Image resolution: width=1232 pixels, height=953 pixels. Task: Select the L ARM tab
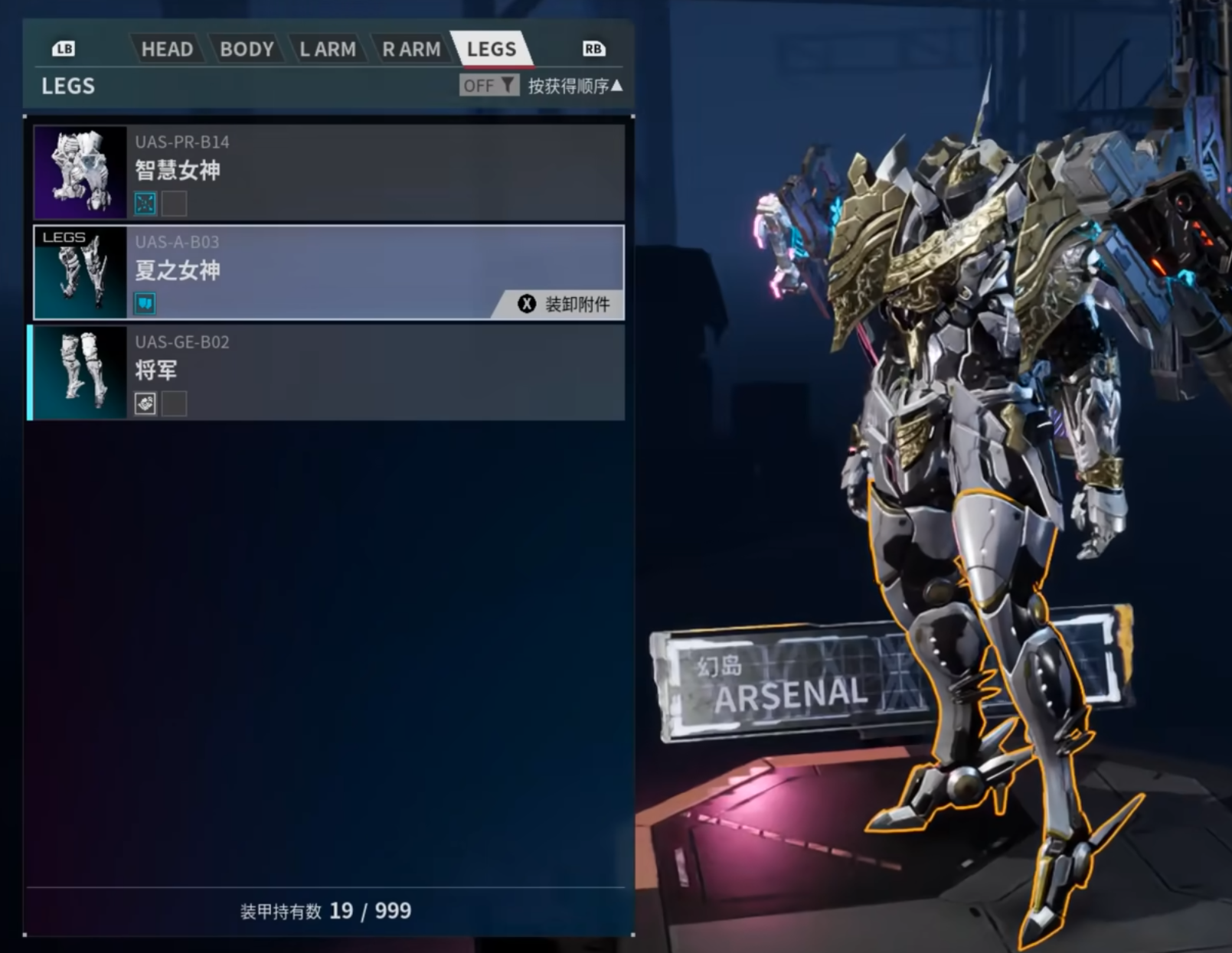click(327, 49)
